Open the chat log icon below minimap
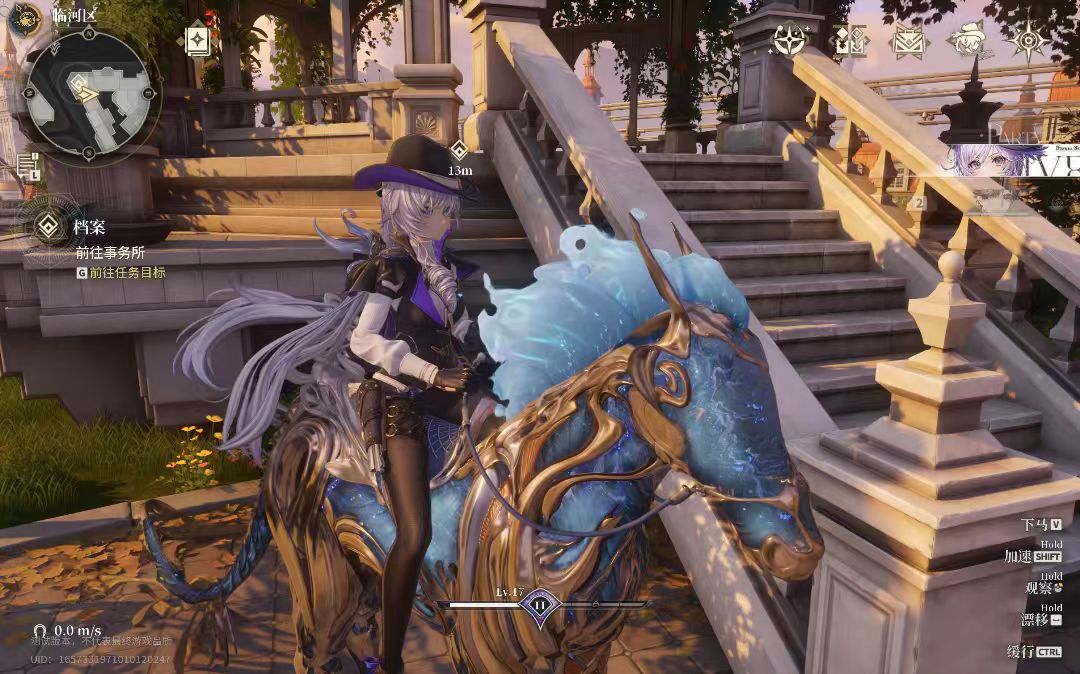Viewport: 1080px width, 674px height. [x=28, y=166]
